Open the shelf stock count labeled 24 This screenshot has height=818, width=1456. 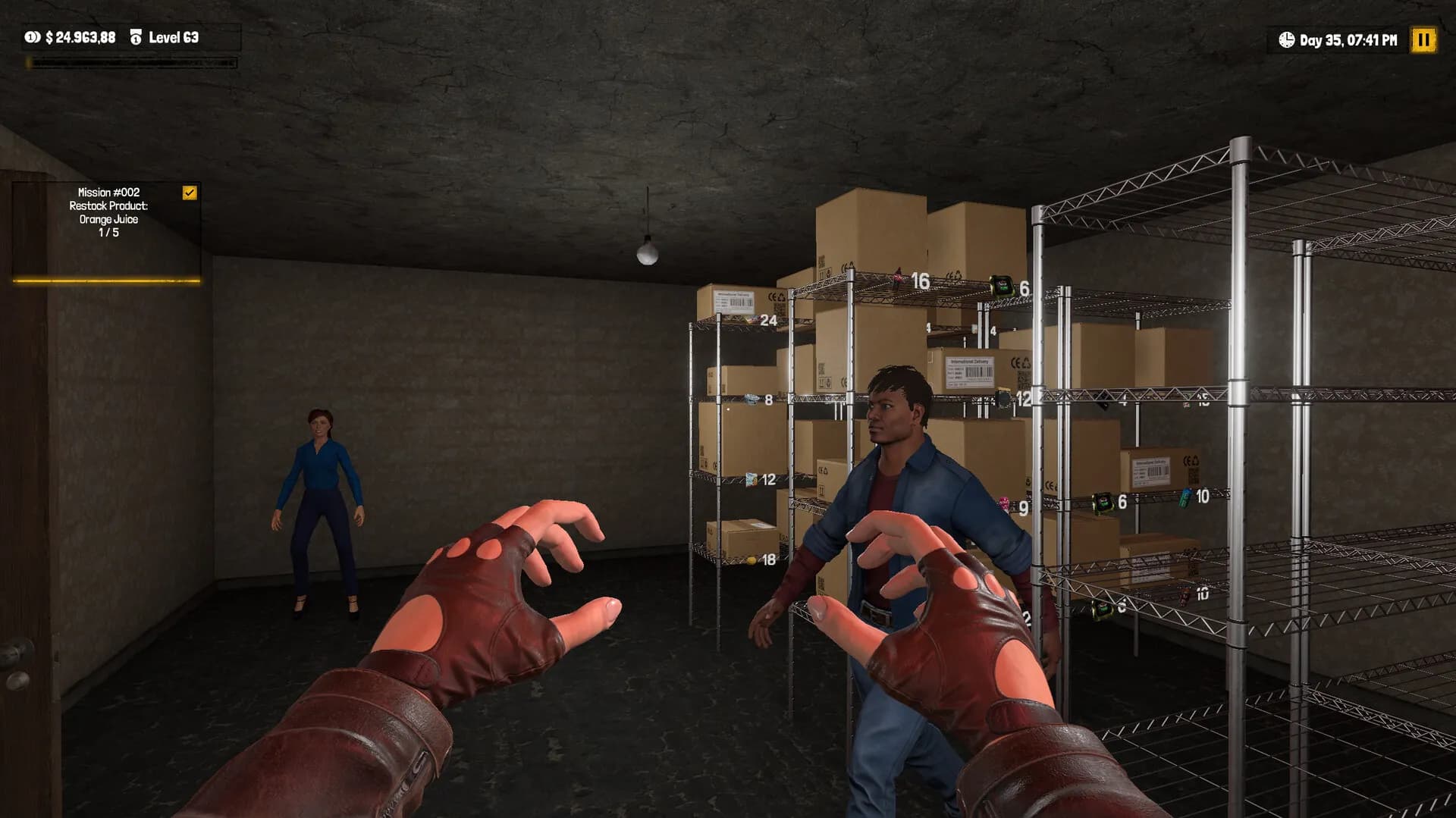[x=768, y=321]
